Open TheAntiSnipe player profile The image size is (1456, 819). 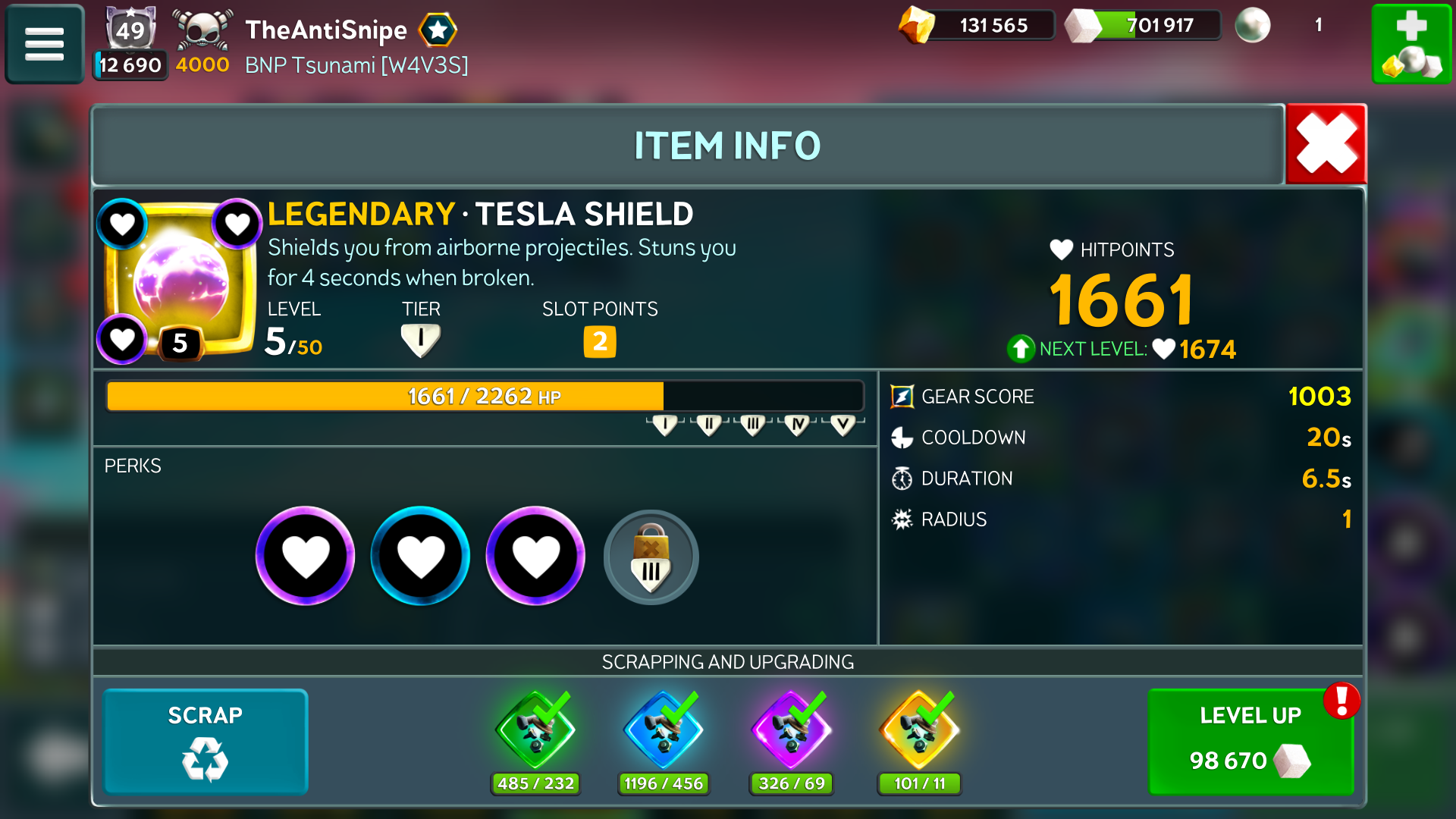point(326,30)
